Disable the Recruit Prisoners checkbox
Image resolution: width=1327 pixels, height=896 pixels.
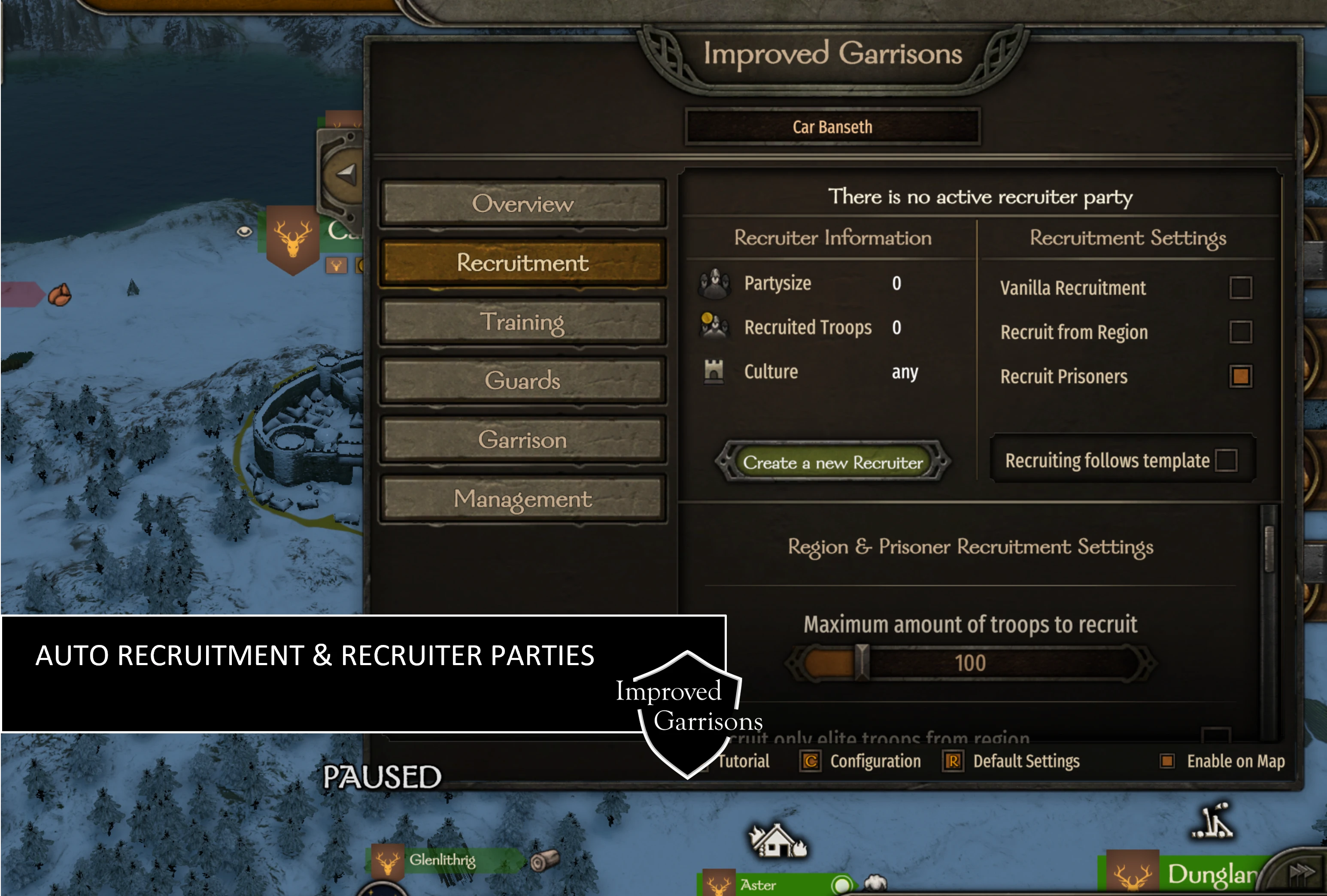tap(1240, 375)
